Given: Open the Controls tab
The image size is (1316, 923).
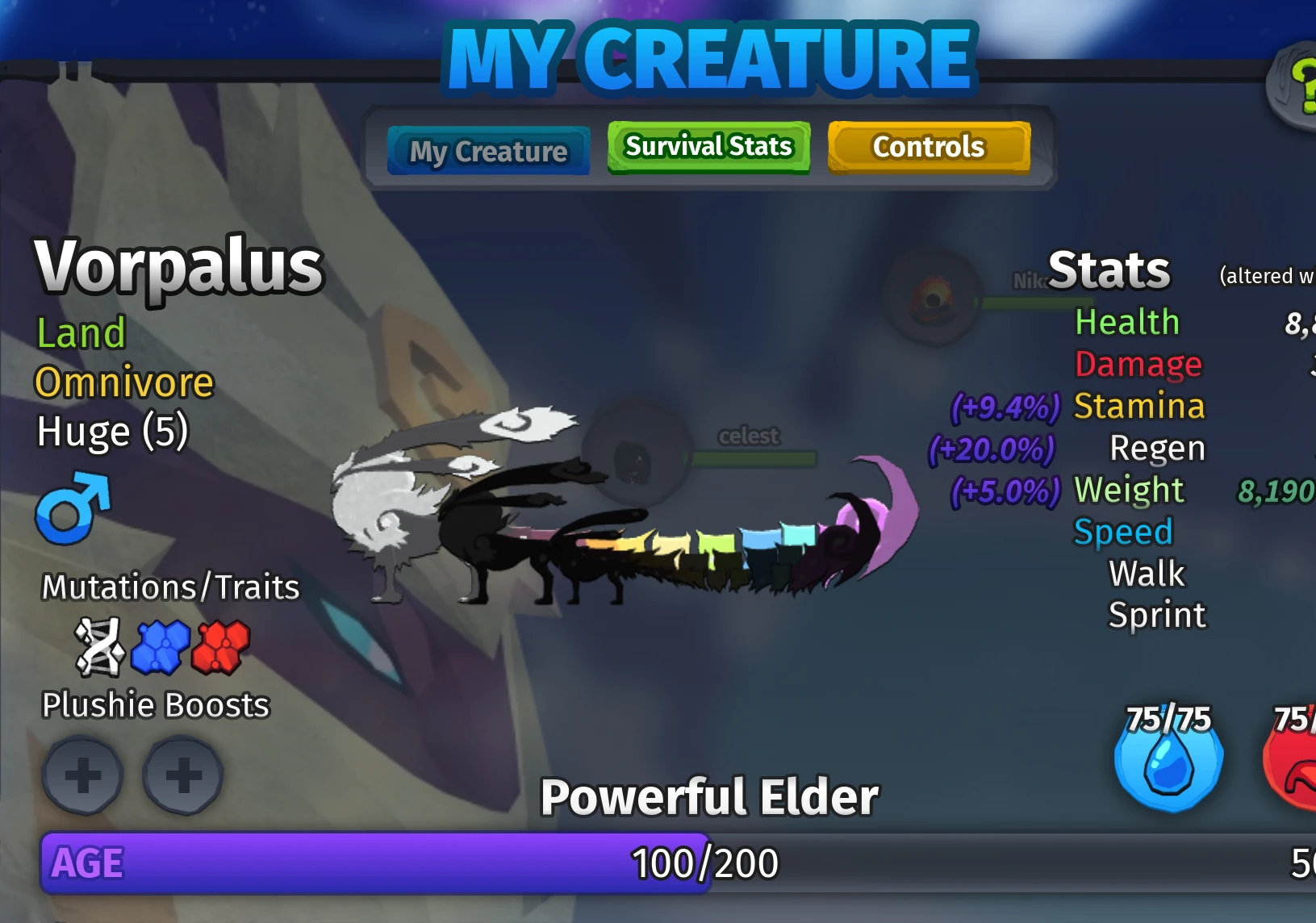Looking at the screenshot, I should click(929, 147).
